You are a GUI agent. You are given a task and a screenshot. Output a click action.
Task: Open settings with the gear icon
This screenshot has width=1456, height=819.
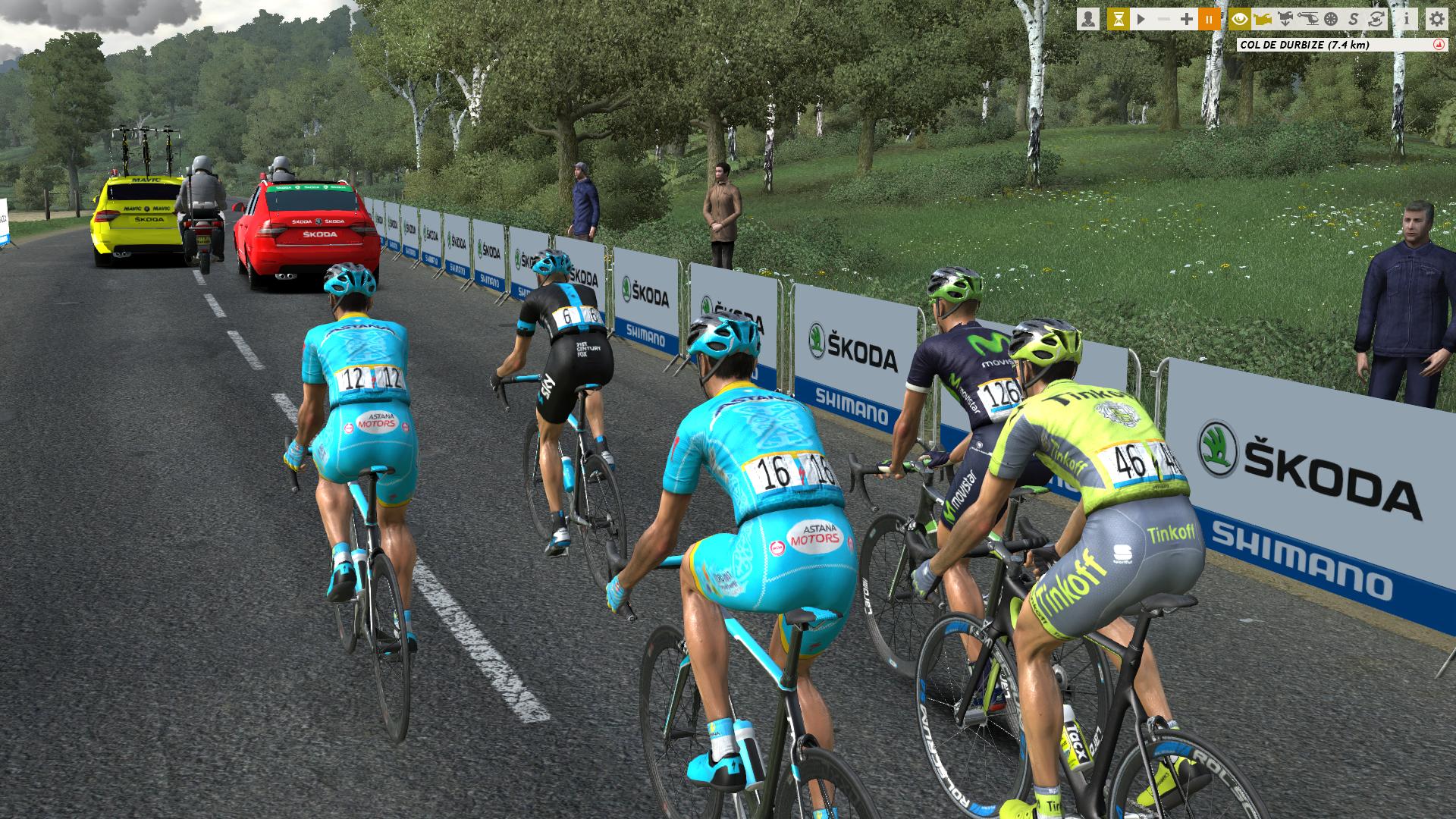pyautogui.click(x=1436, y=19)
